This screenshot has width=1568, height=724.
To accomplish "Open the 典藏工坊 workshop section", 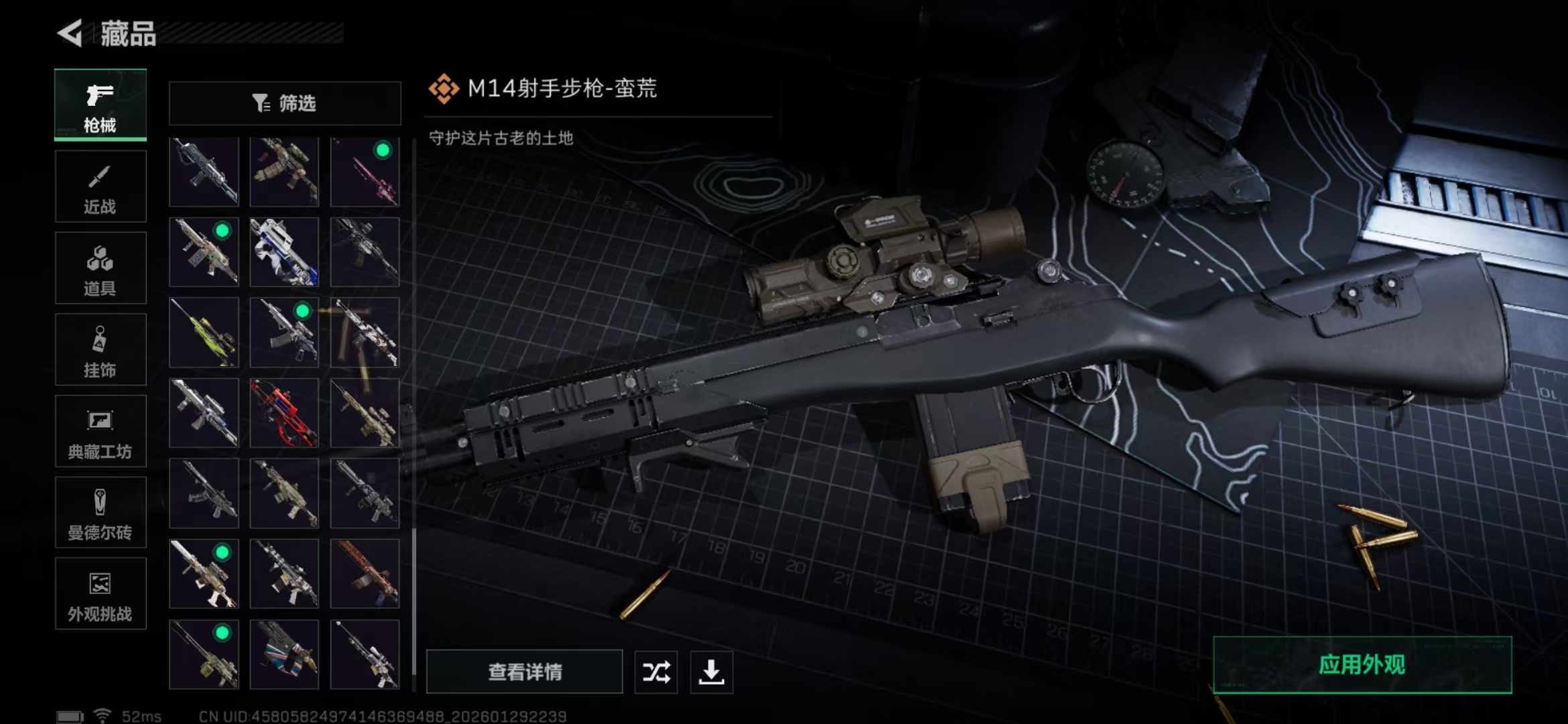I will click(x=101, y=431).
